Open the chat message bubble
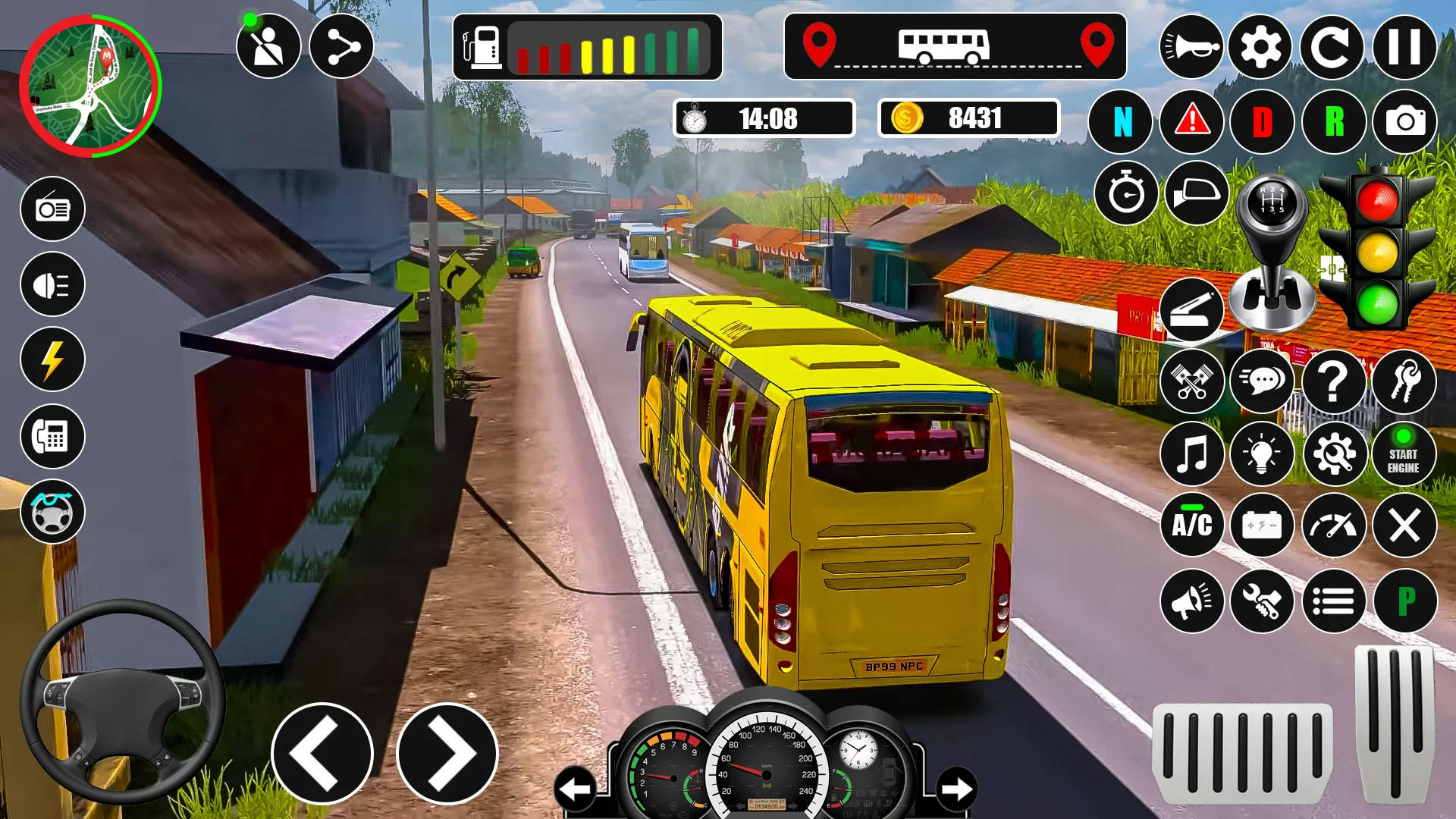1456x819 pixels. 1263,384
